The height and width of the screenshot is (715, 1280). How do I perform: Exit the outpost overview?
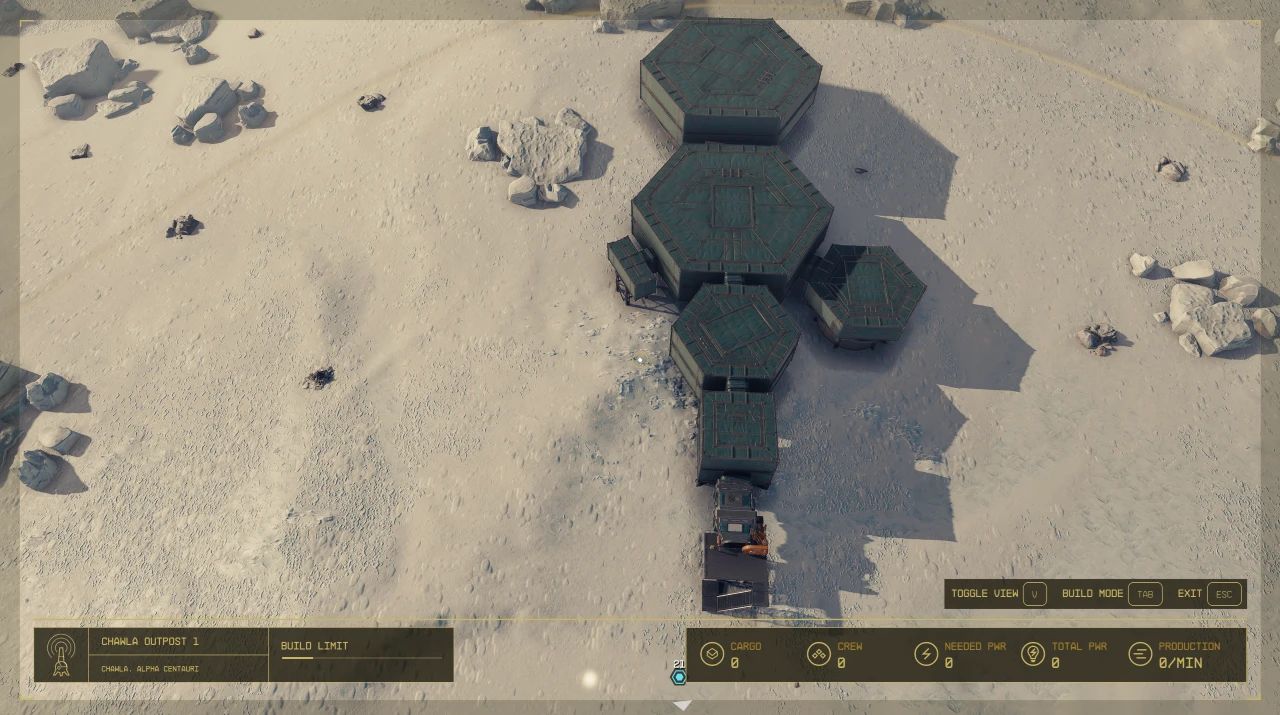pyautogui.click(x=1224, y=594)
